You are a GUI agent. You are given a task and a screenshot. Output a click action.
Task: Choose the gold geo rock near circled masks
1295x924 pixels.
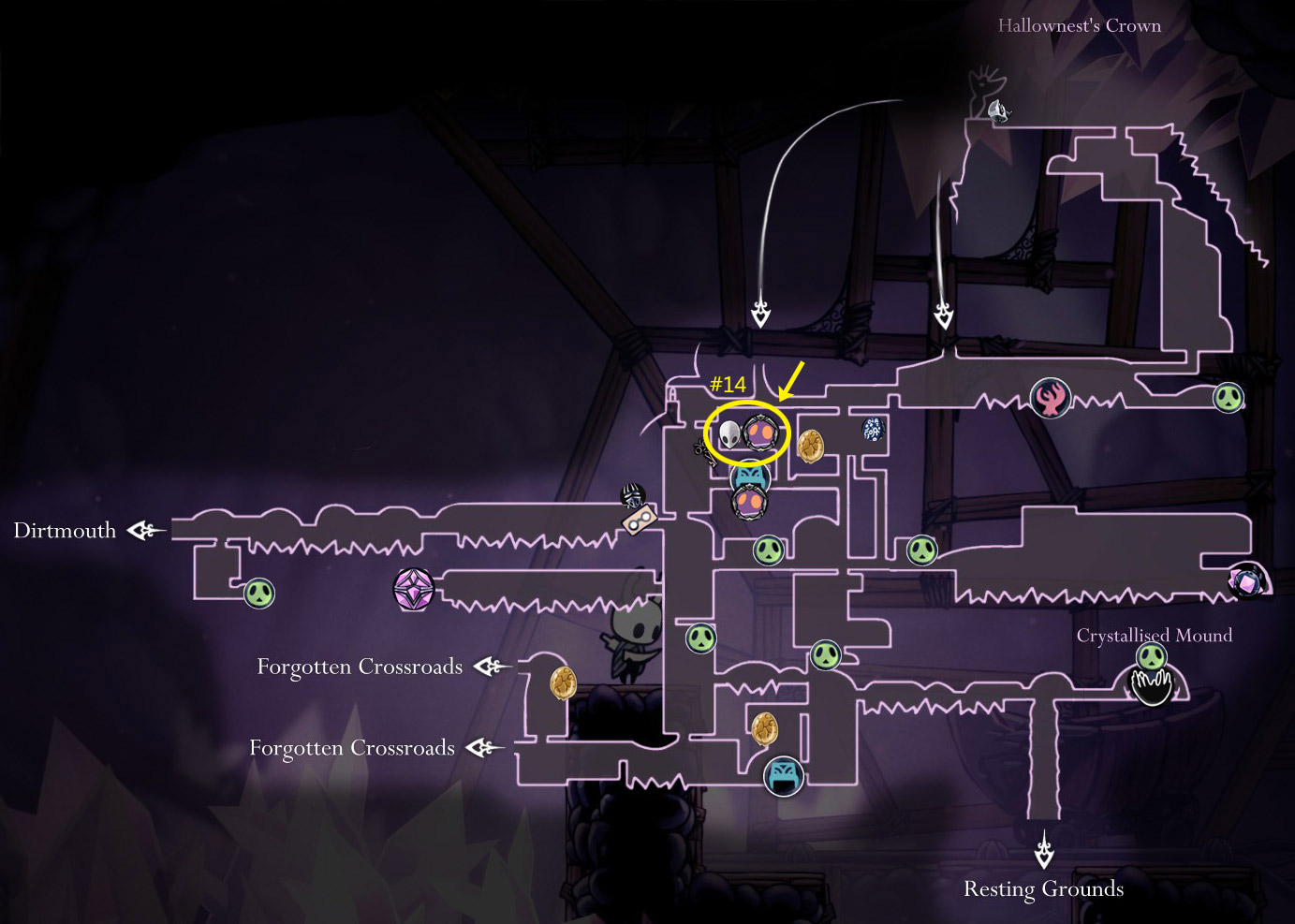tap(811, 447)
